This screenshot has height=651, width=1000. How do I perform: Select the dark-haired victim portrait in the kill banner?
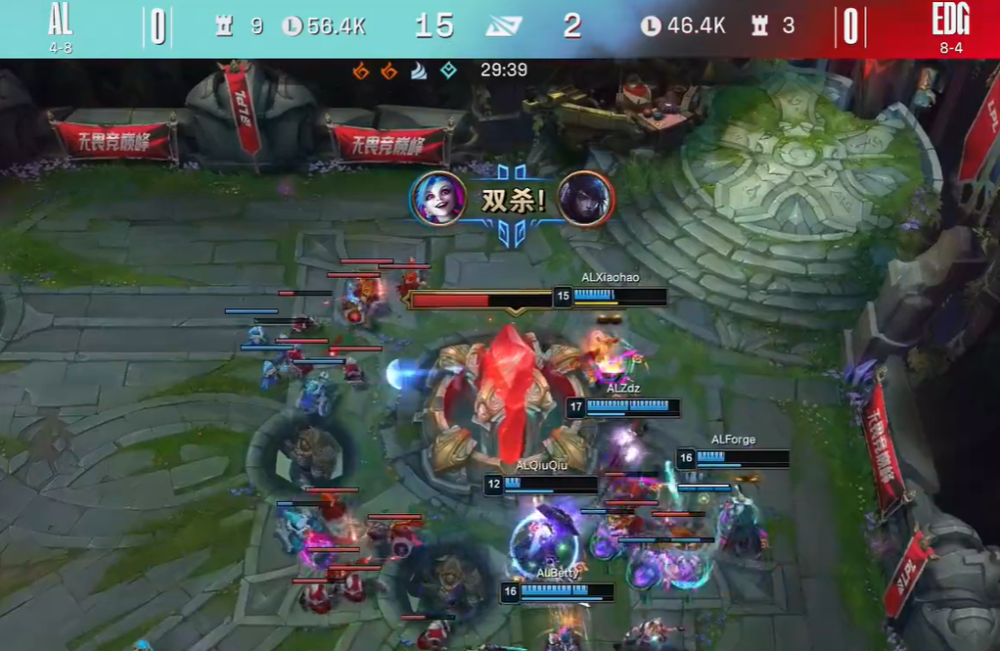(x=586, y=198)
